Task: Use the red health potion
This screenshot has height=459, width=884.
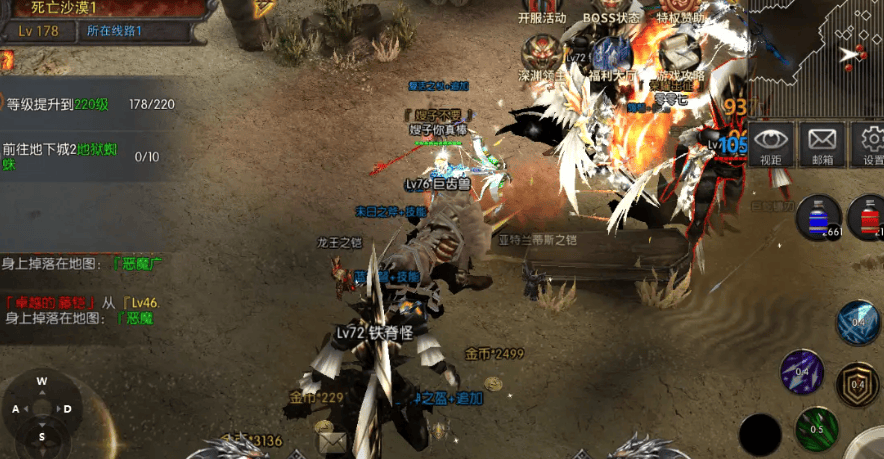Action: coord(867,217)
